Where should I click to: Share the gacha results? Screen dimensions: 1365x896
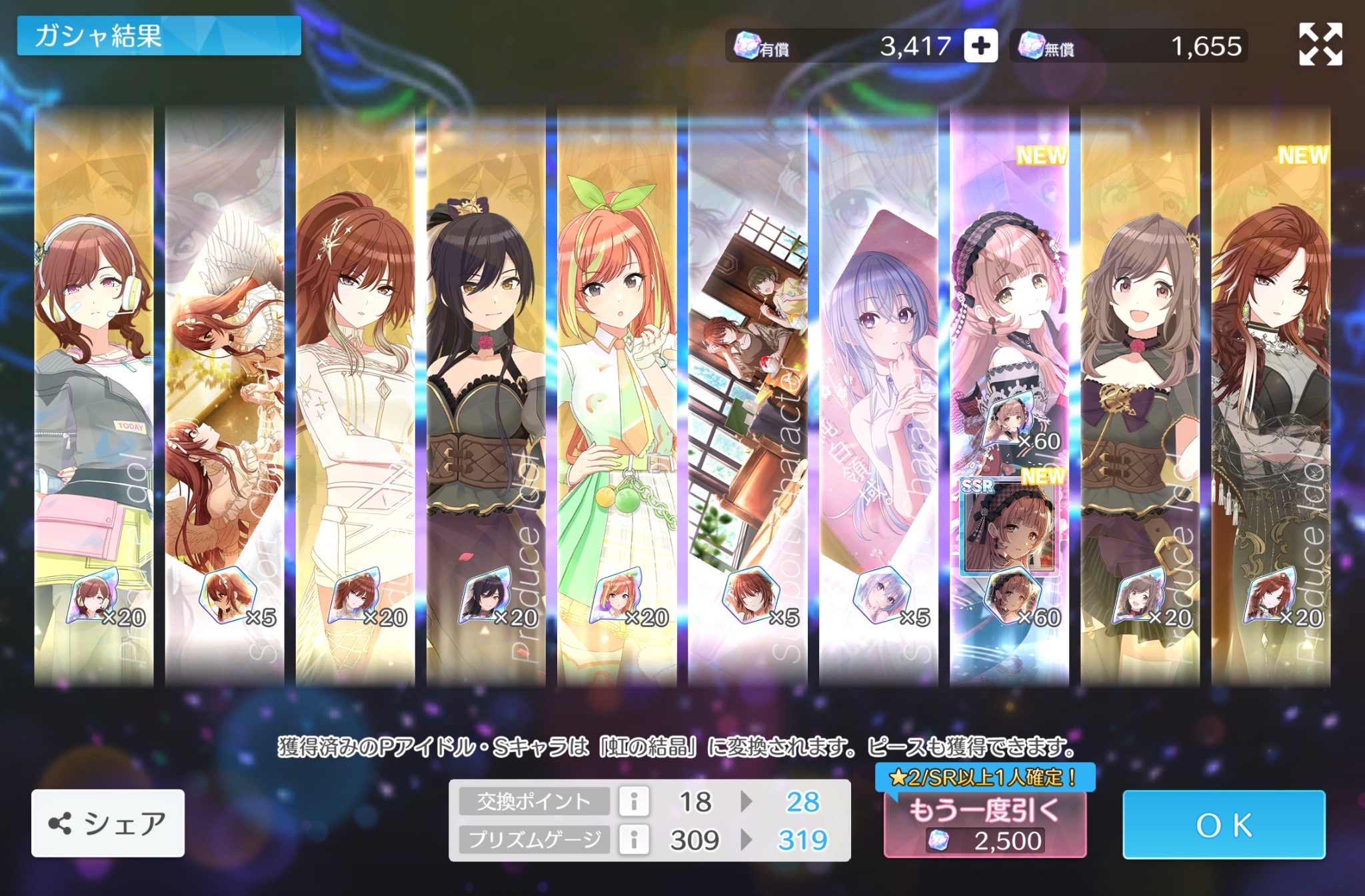pos(108,823)
